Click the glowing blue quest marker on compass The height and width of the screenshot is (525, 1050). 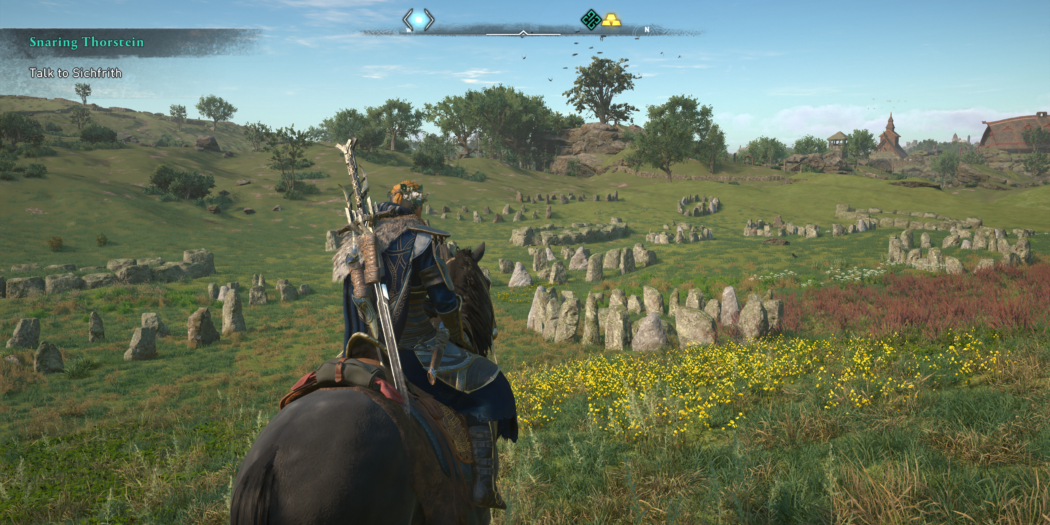coord(418,19)
